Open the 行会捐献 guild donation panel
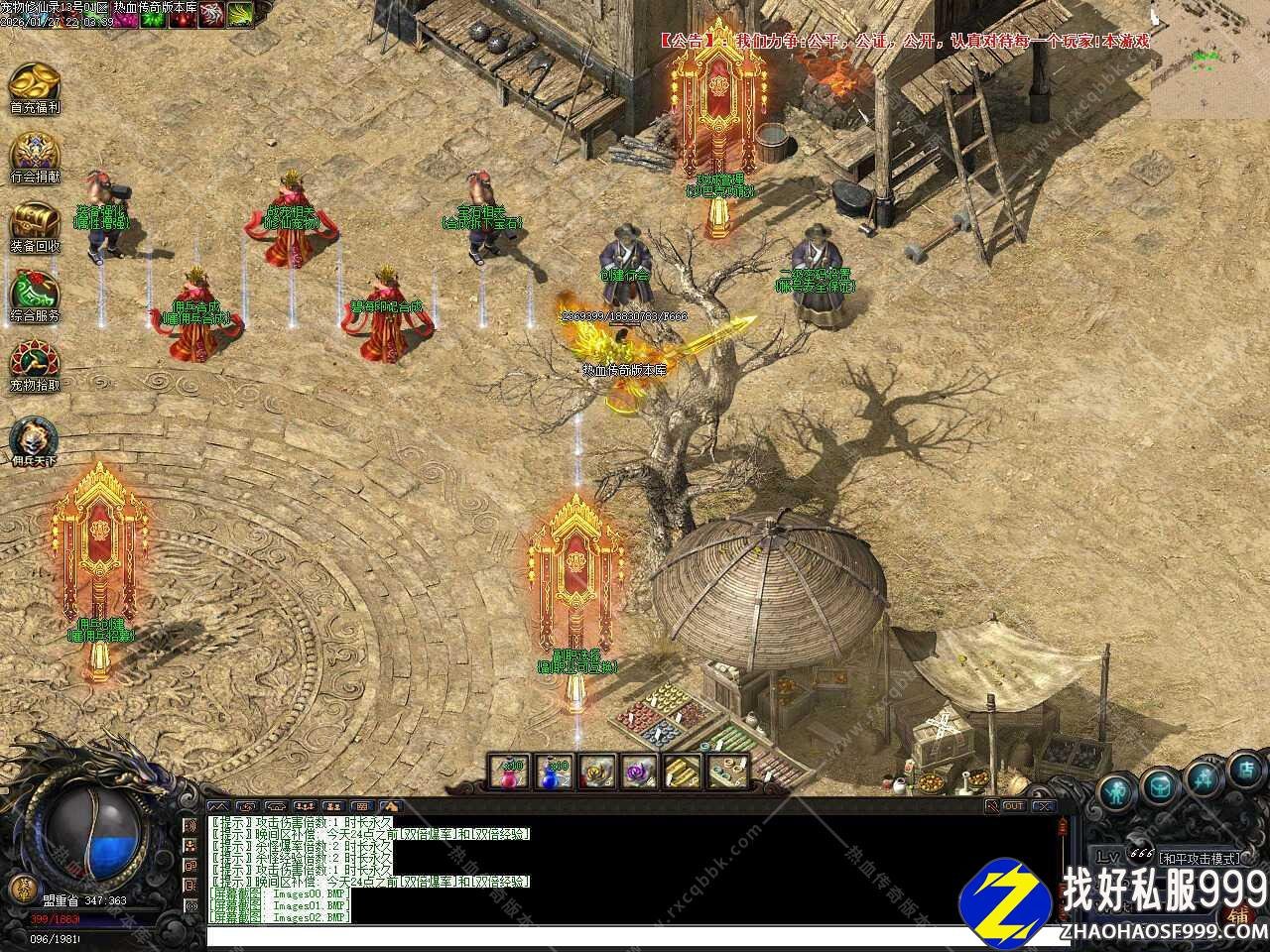This screenshot has height=952, width=1270. [x=35, y=157]
